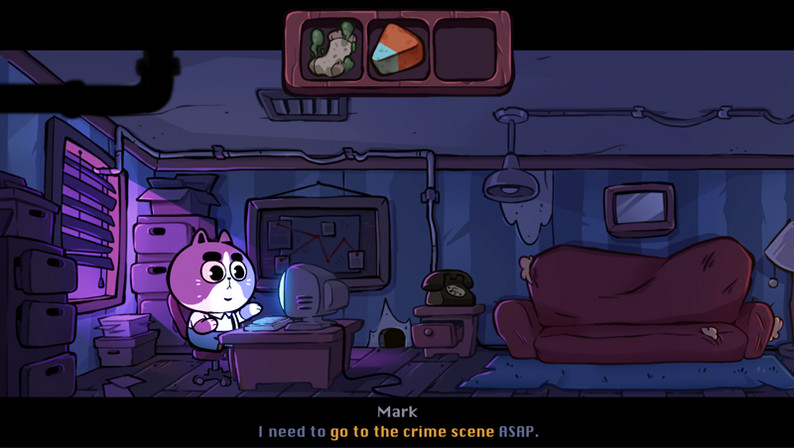Image resolution: width=794 pixels, height=448 pixels.
Task: Select the smelly sock inventory slot
Action: point(332,52)
